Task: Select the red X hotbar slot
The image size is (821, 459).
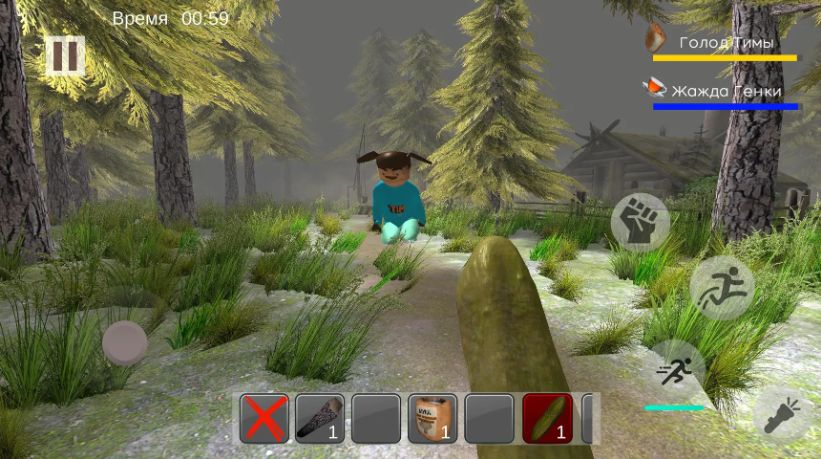Action: (264, 418)
